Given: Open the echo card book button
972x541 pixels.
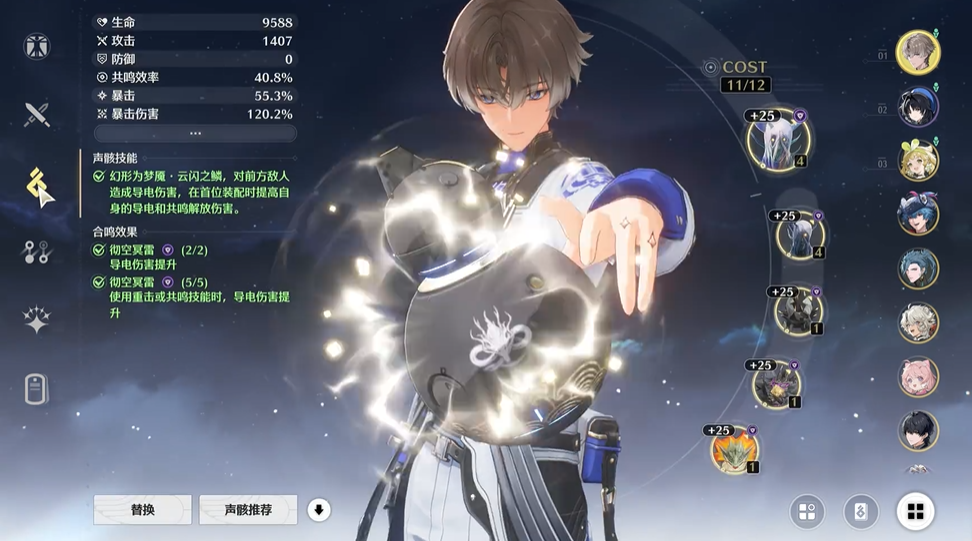Looking at the screenshot, I should point(861,512).
